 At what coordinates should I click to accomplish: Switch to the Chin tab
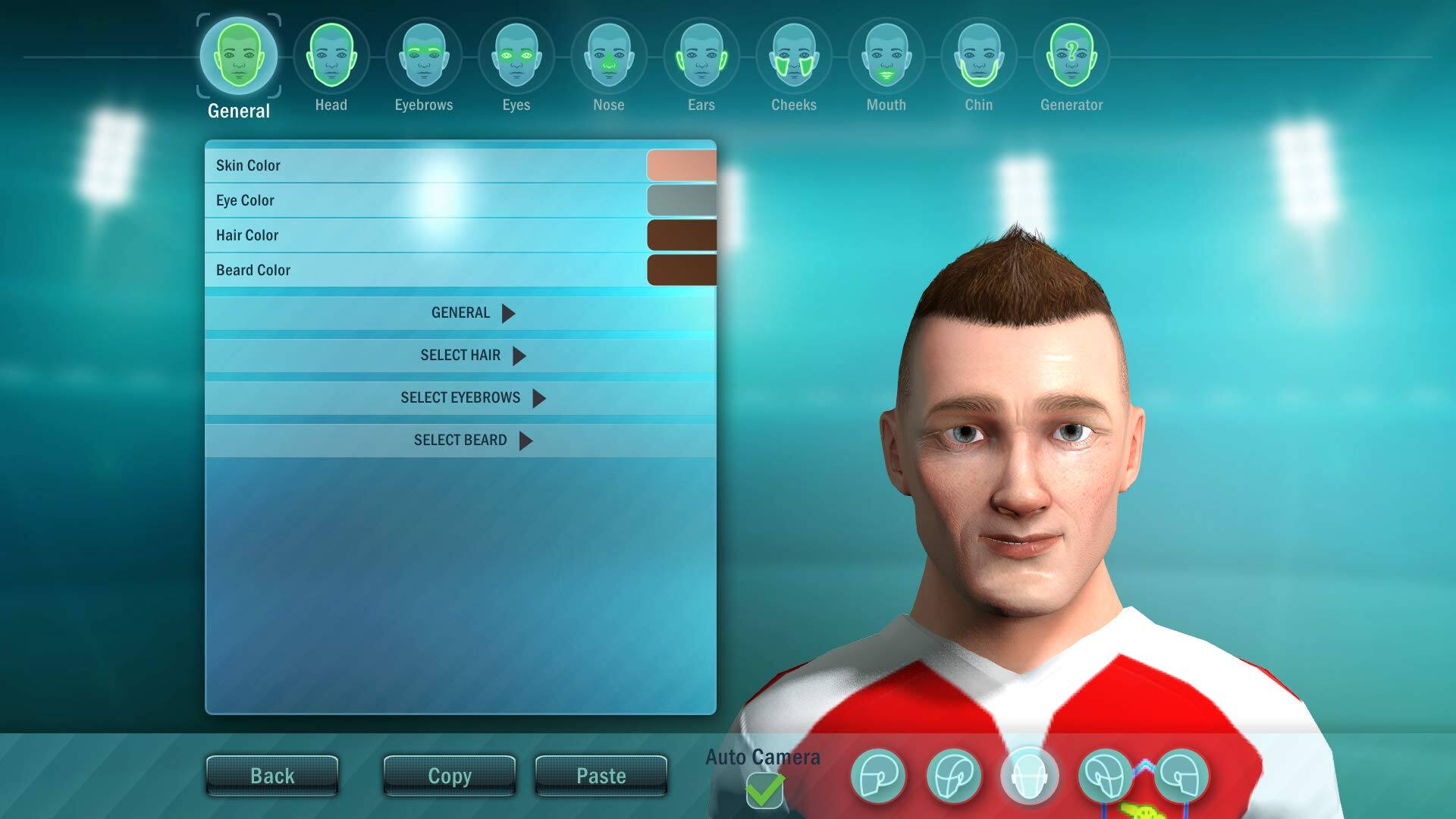point(977,55)
